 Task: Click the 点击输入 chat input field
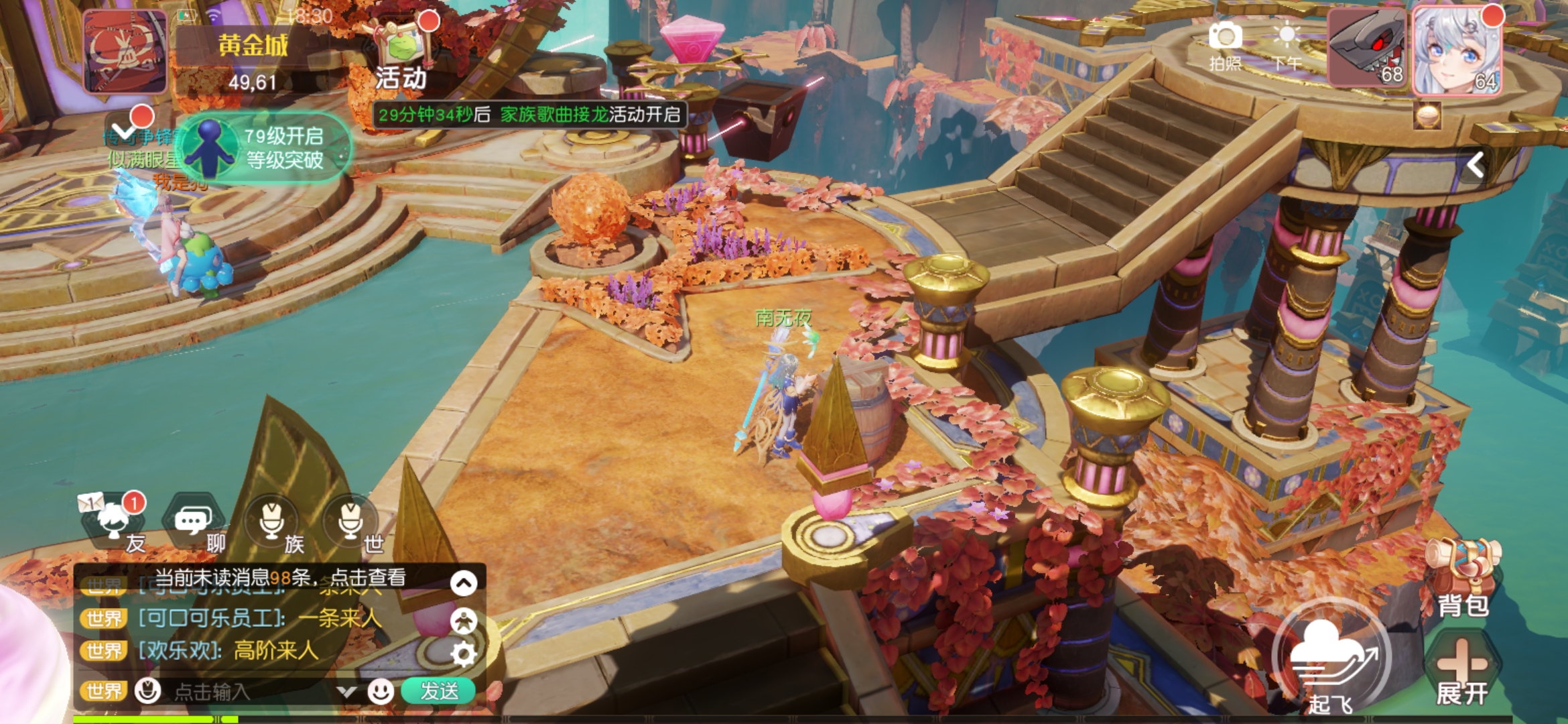(248, 691)
